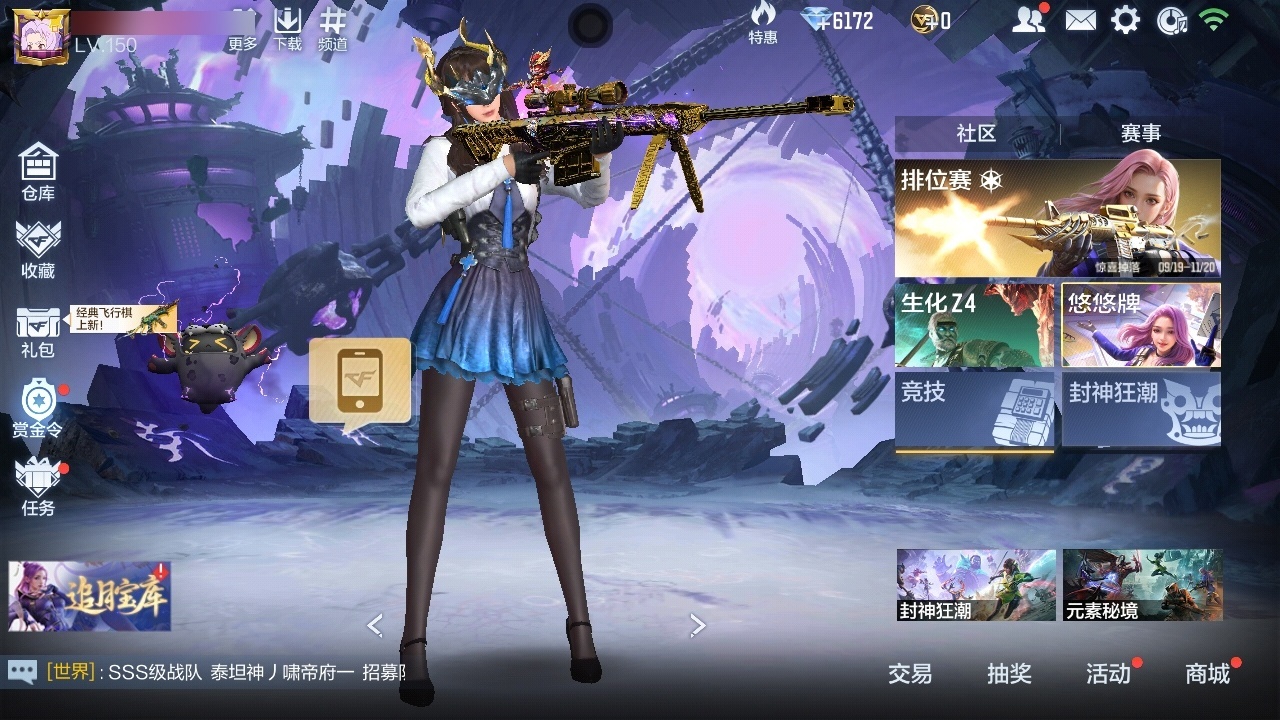Open the gear settings icon
Image resolution: width=1280 pixels, height=720 pixels.
click(x=1125, y=20)
